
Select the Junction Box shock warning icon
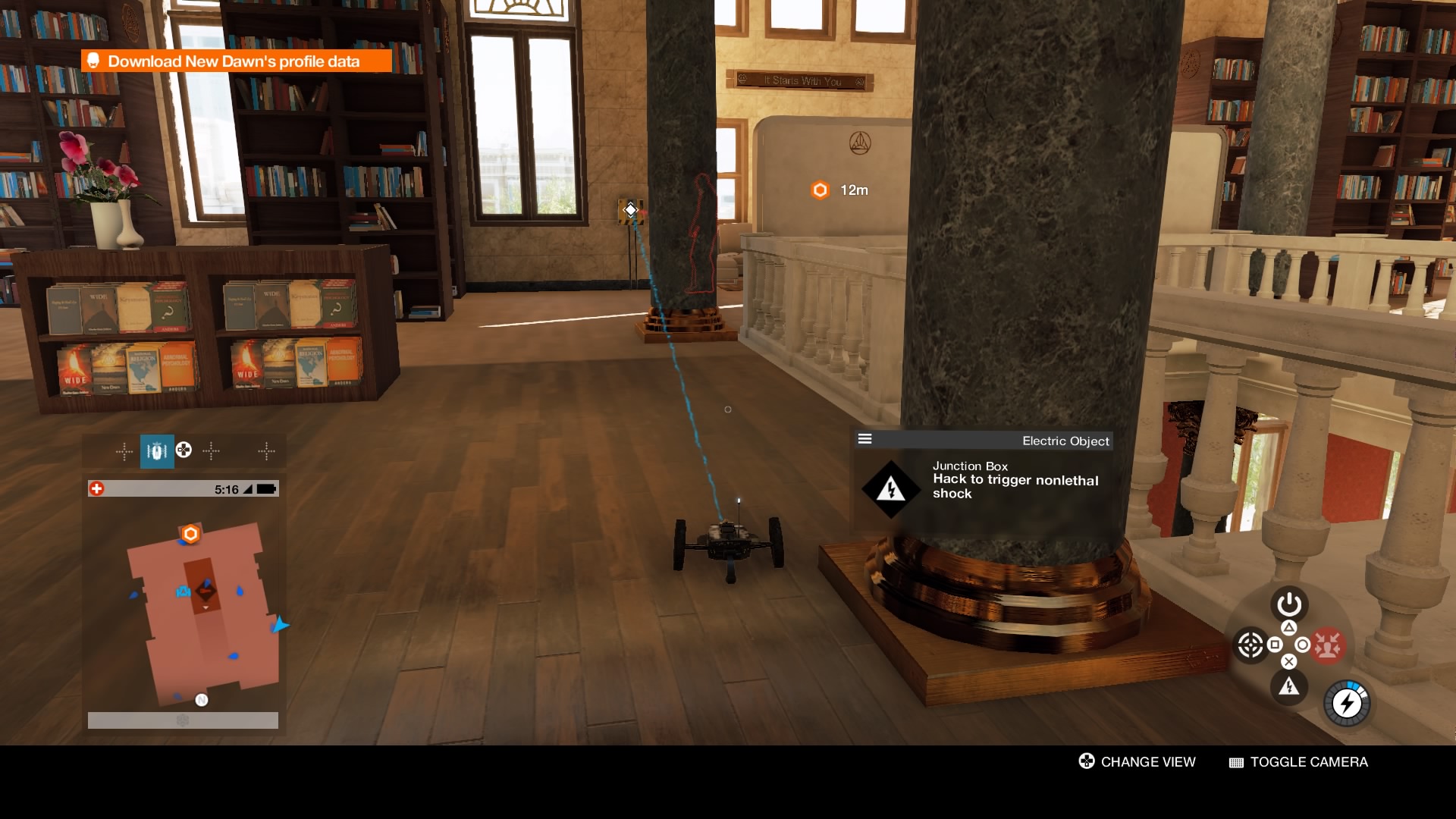pos(890,489)
